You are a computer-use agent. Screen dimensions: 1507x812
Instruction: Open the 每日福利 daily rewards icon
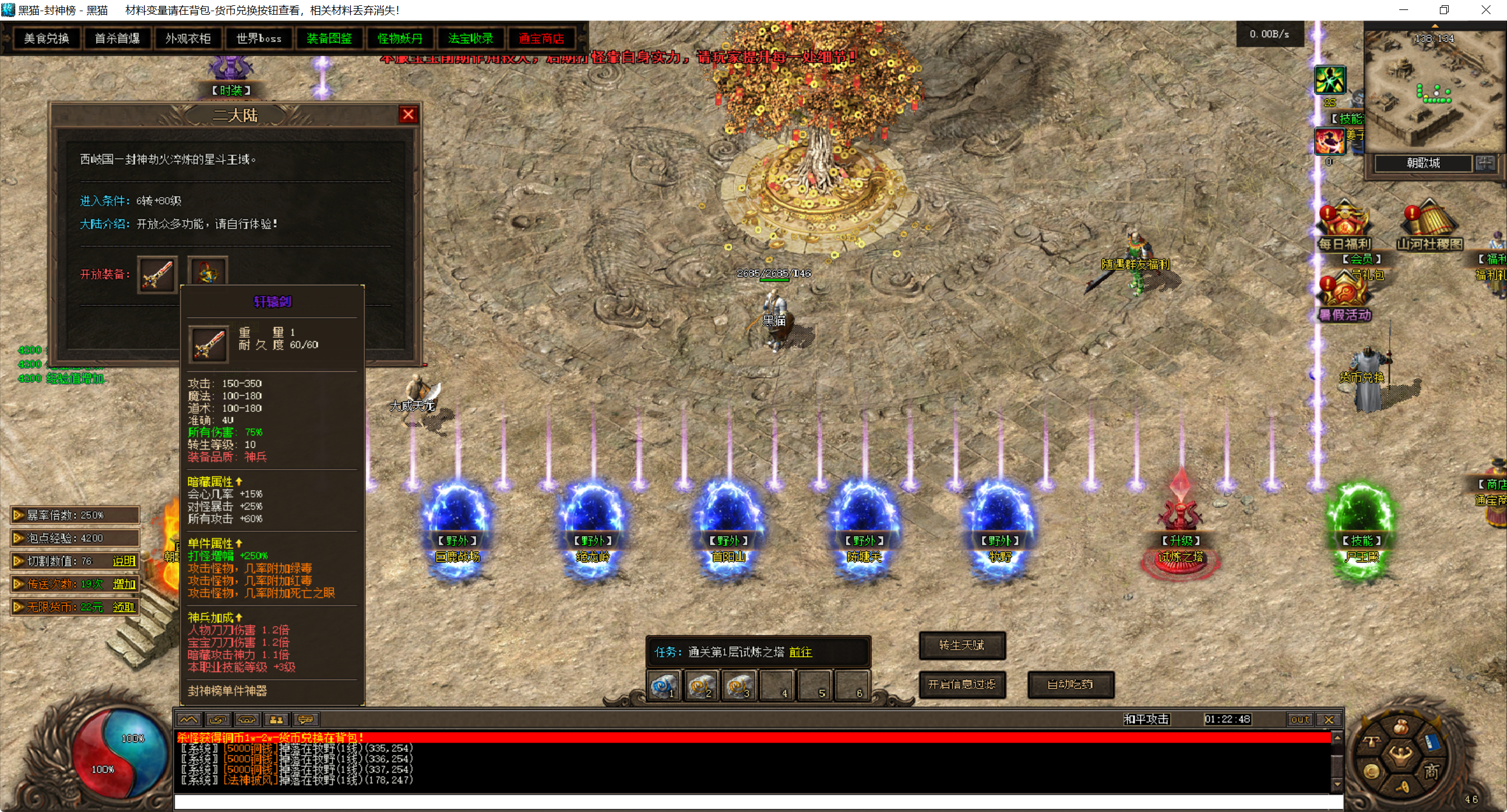point(1345,227)
